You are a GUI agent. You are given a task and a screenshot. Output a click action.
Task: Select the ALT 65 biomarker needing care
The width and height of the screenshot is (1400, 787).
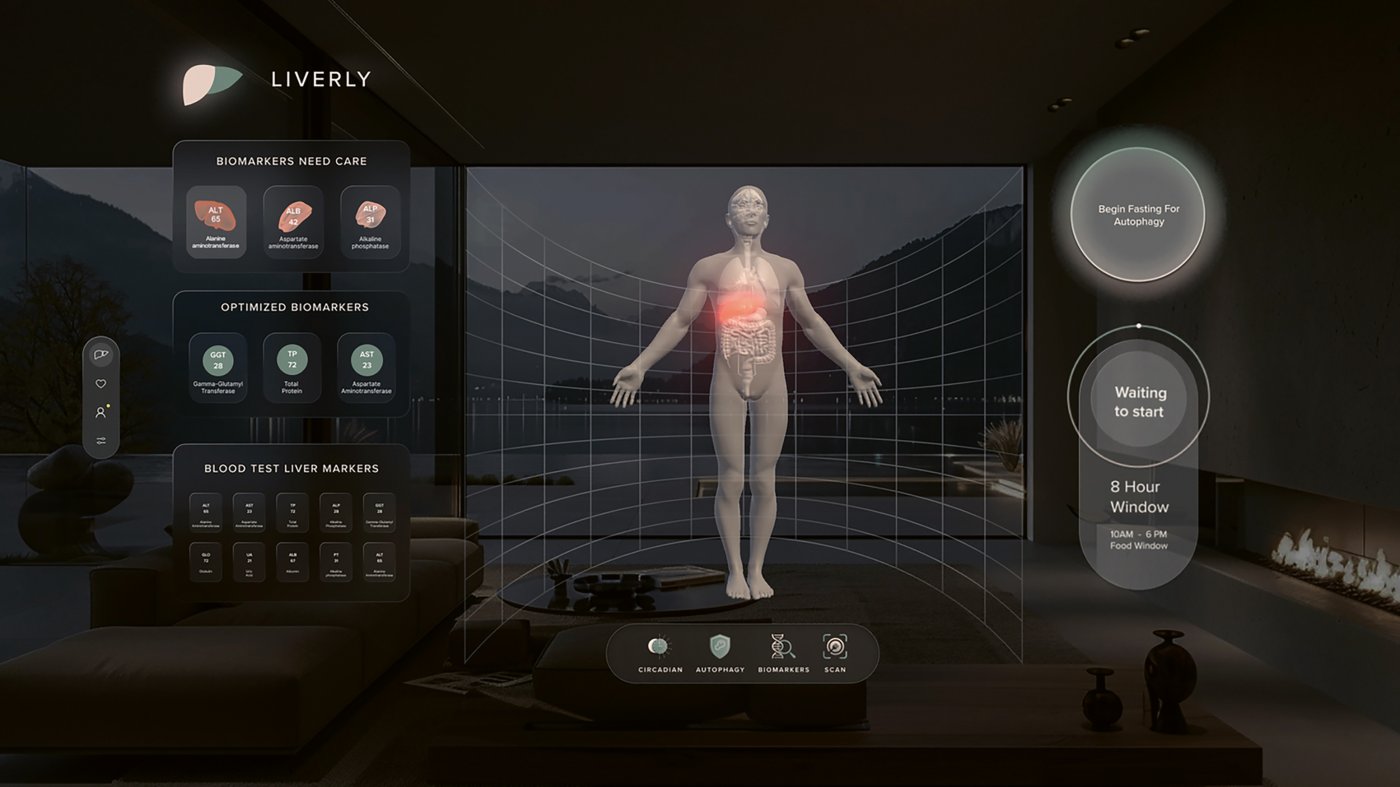point(215,222)
